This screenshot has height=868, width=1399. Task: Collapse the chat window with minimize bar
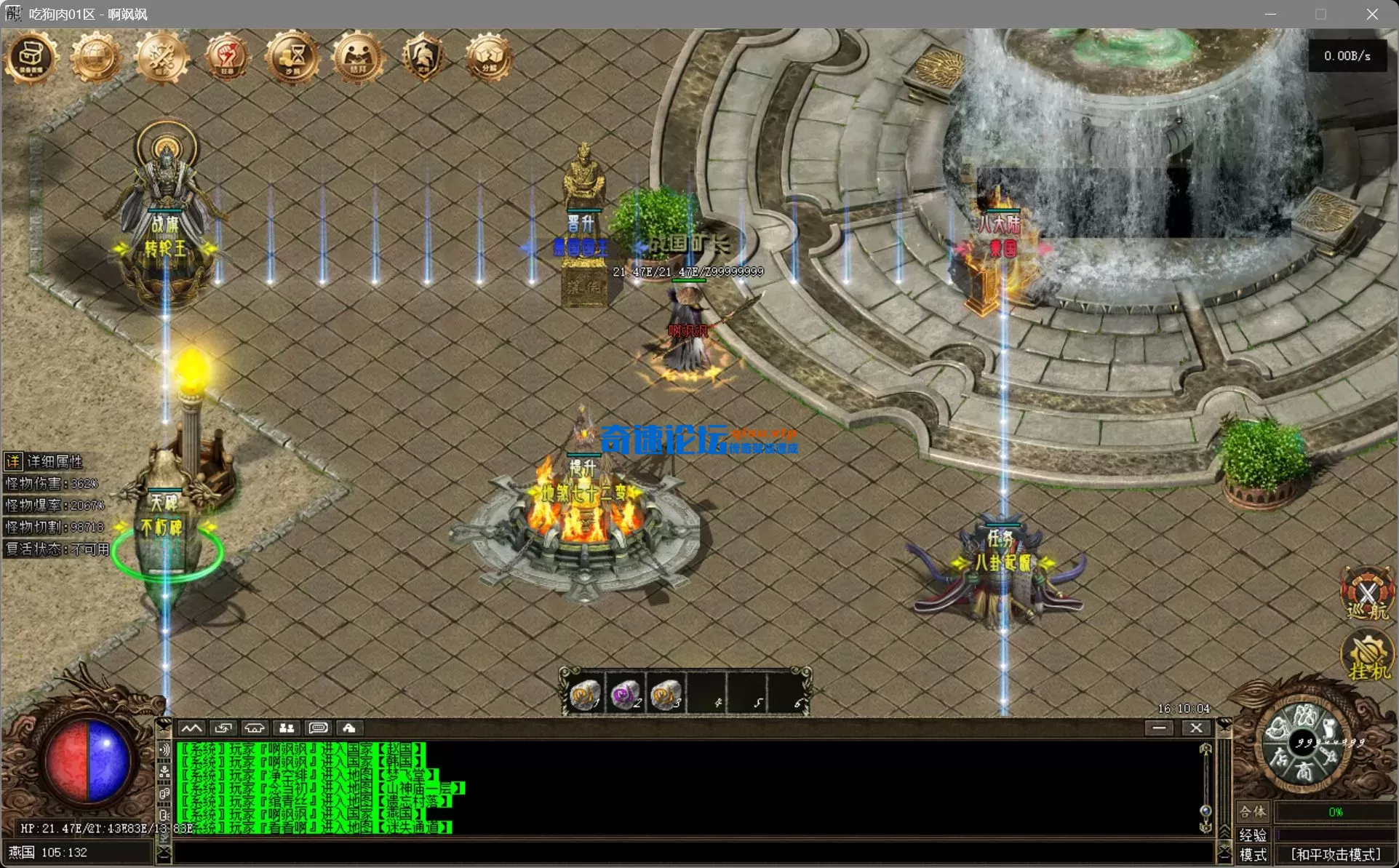tap(1160, 728)
